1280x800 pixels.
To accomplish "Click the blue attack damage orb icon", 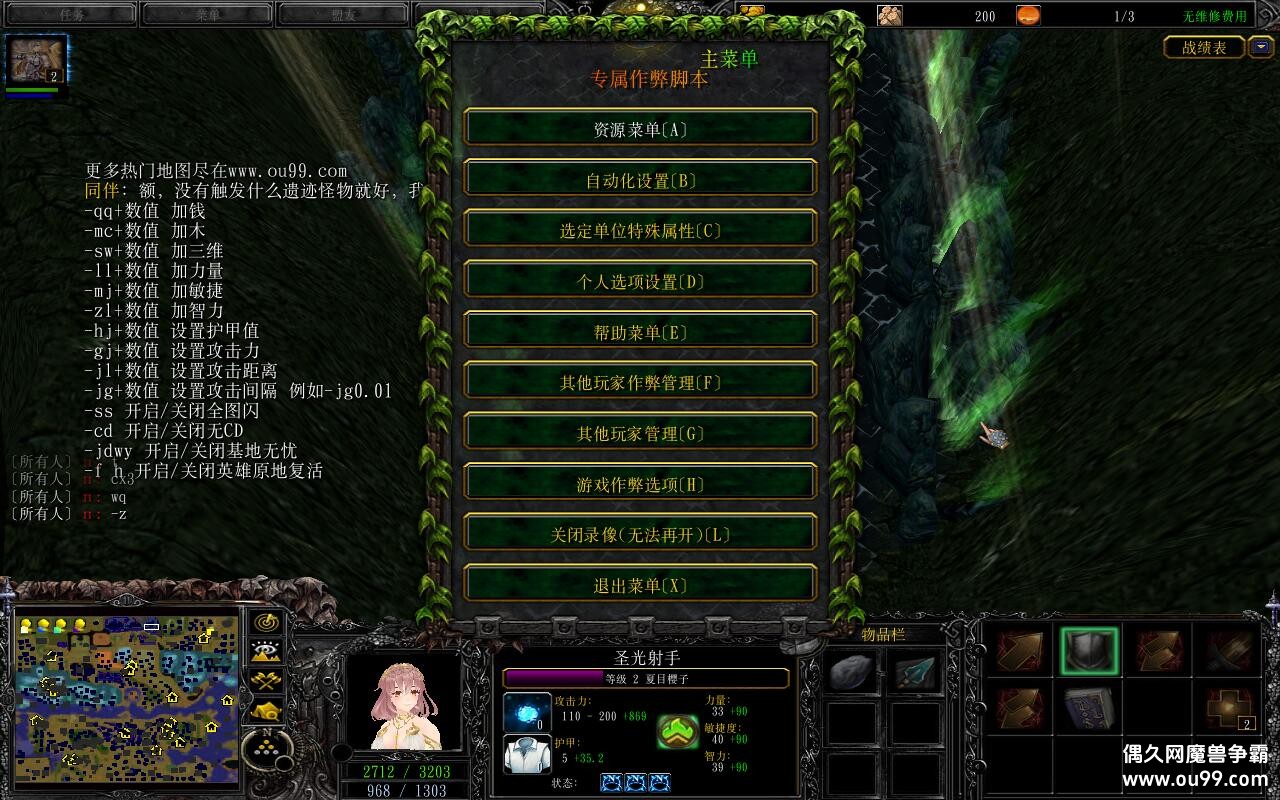I will 527,710.
